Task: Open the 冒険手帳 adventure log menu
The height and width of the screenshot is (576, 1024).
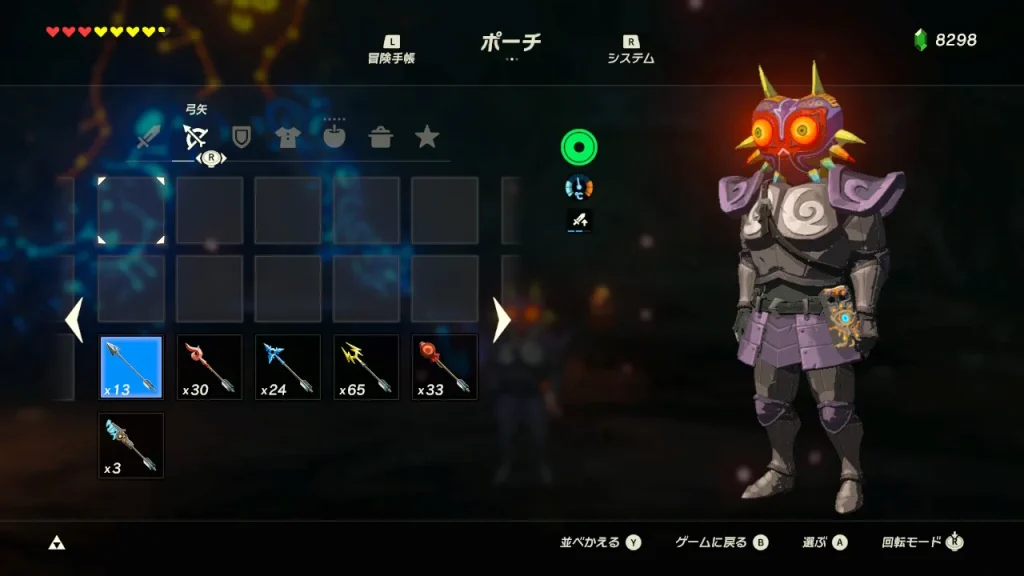Action: coord(391,50)
